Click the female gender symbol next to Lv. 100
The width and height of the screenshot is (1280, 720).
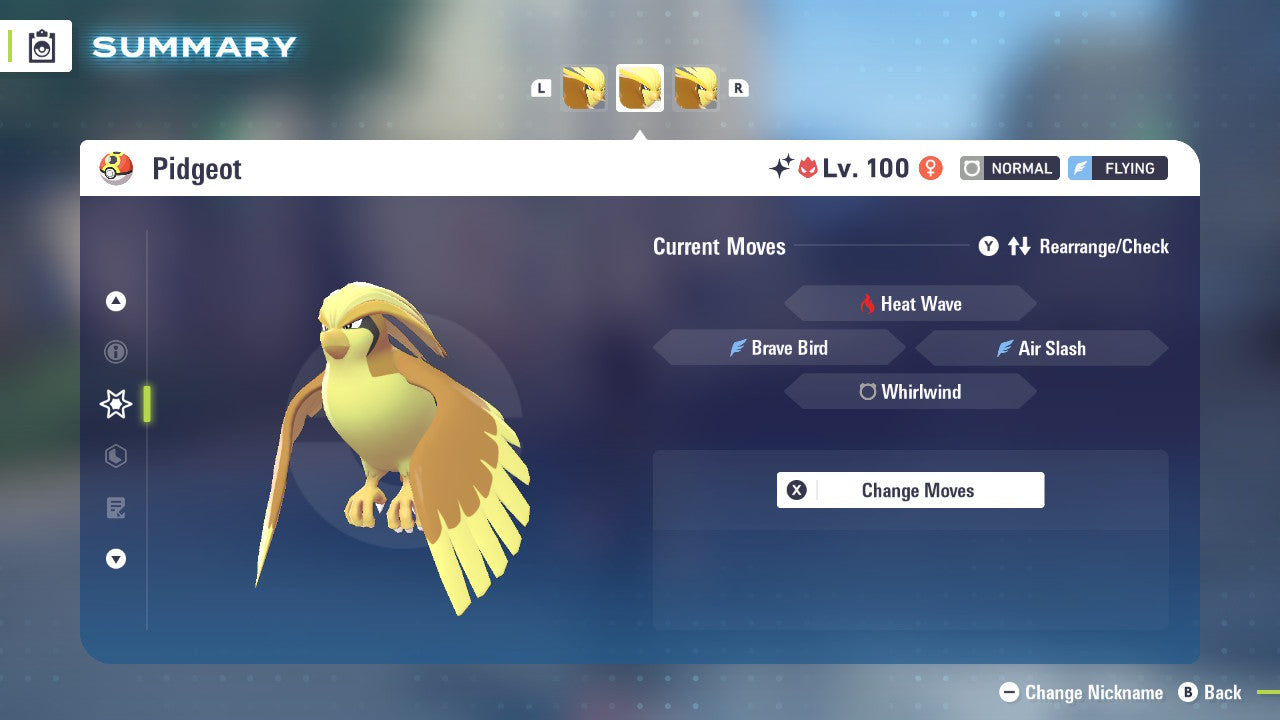click(x=930, y=168)
